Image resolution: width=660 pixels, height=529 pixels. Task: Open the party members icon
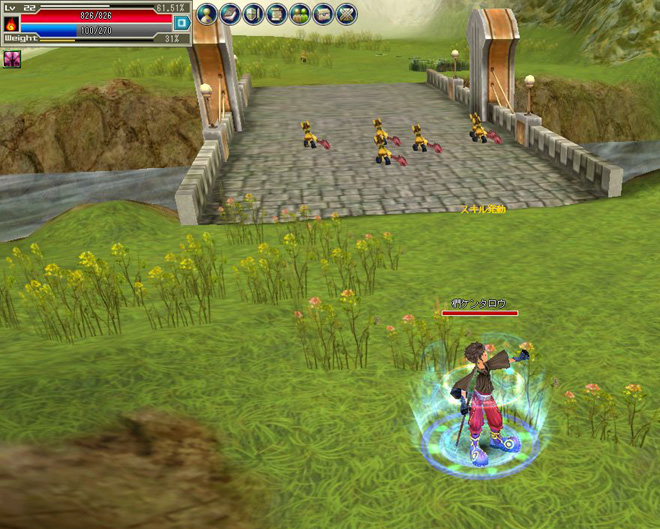[x=299, y=14]
